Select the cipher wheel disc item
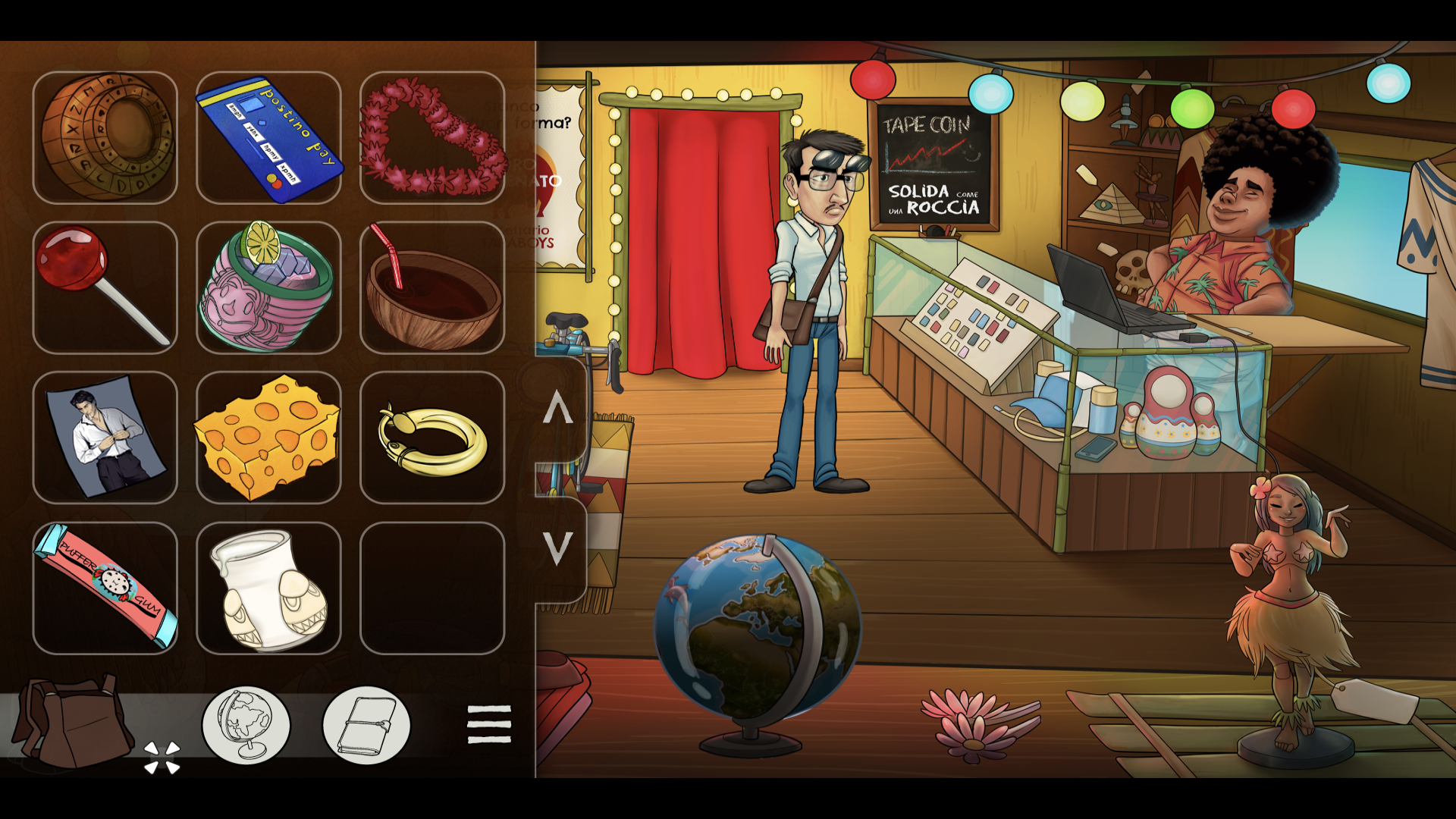This screenshot has width=1456, height=819. (105, 137)
